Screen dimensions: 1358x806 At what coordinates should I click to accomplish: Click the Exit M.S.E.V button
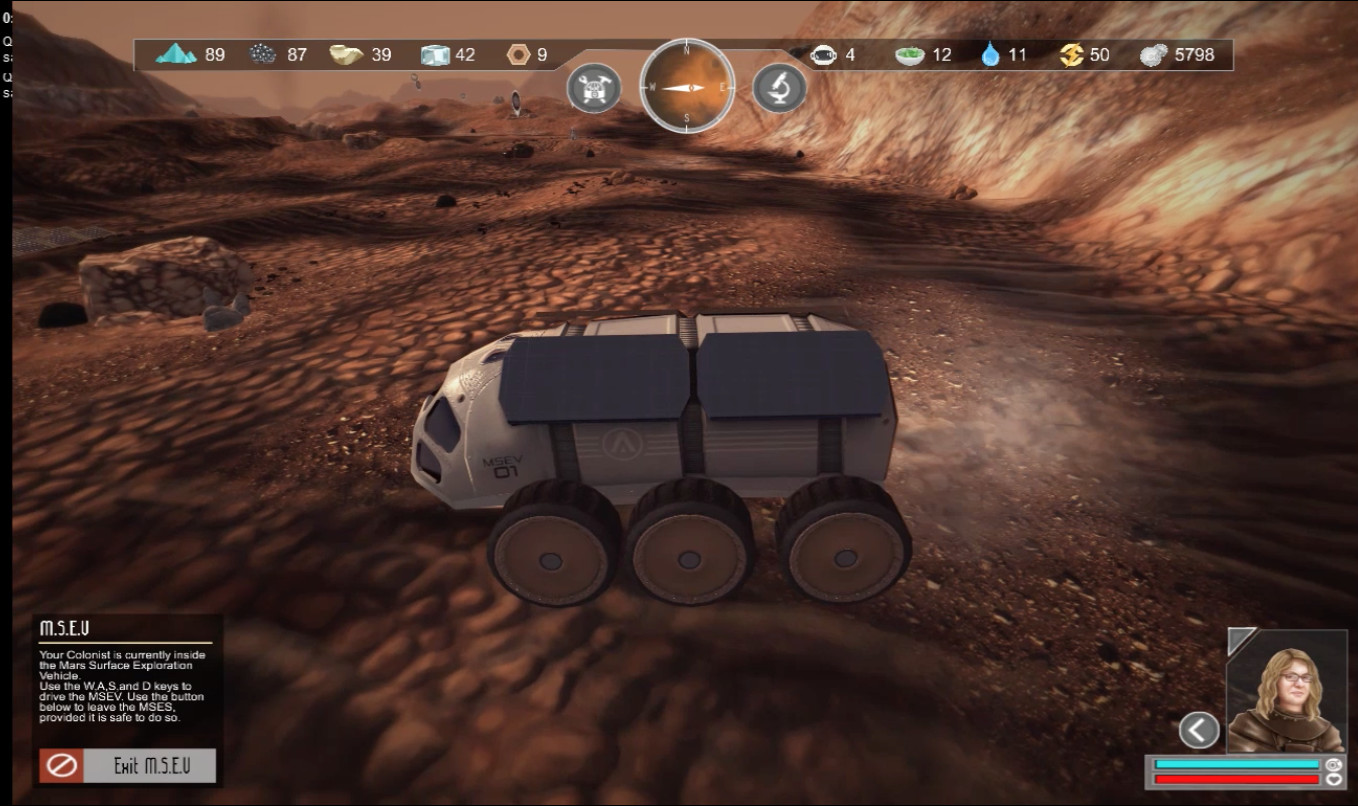click(128, 766)
